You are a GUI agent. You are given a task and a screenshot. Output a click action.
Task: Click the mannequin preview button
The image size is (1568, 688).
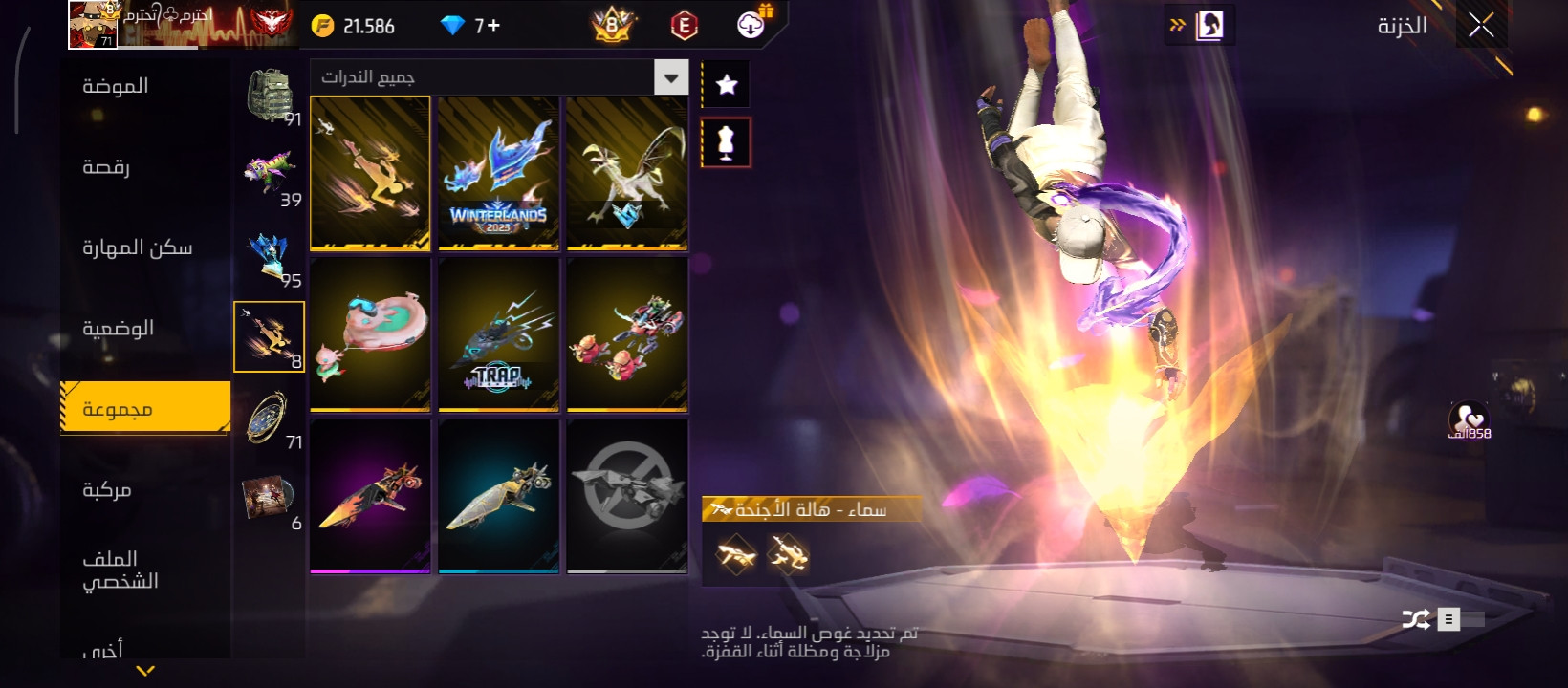tap(727, 142)
